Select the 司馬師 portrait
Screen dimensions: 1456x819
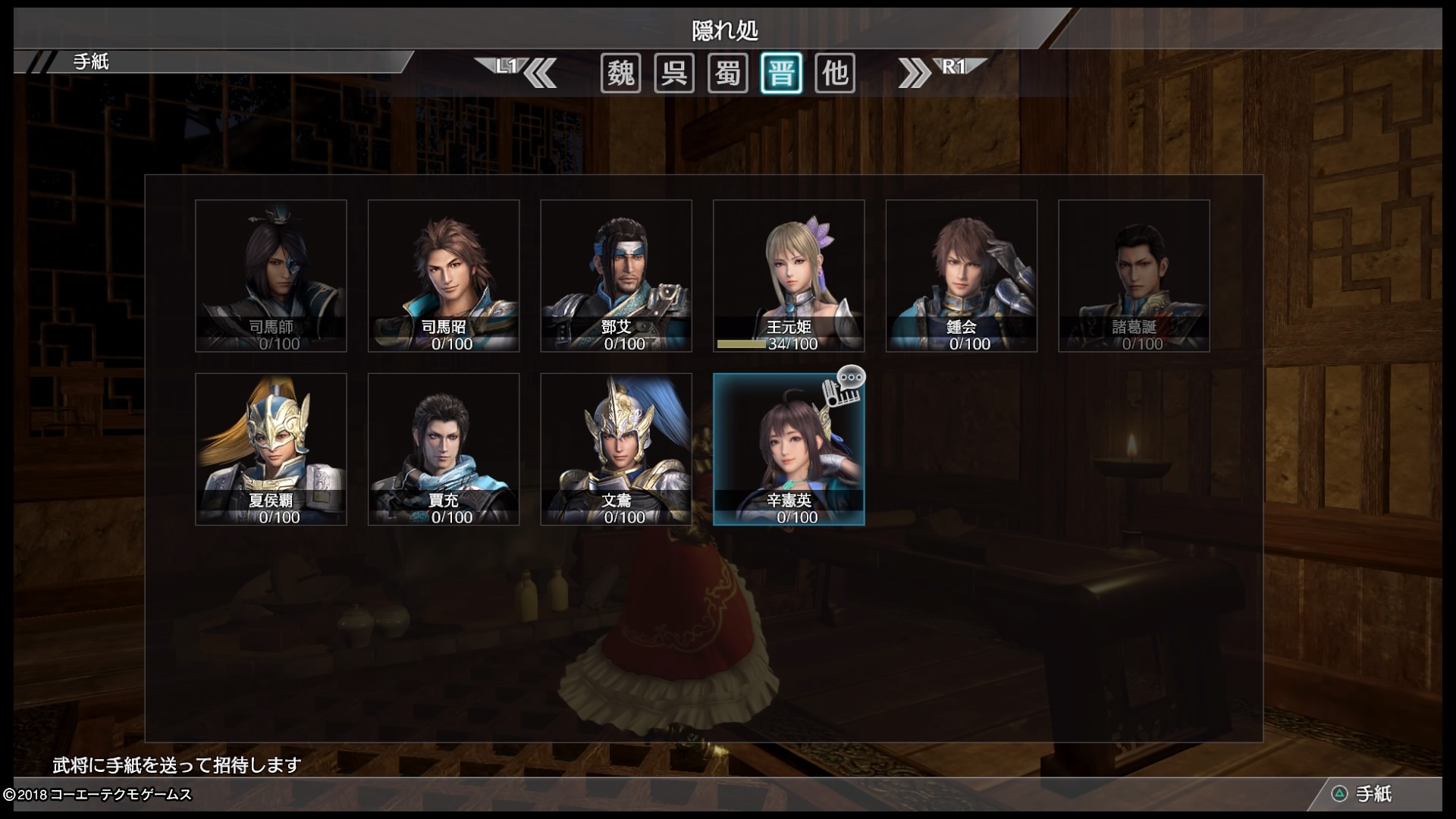[x=271, y=276]
